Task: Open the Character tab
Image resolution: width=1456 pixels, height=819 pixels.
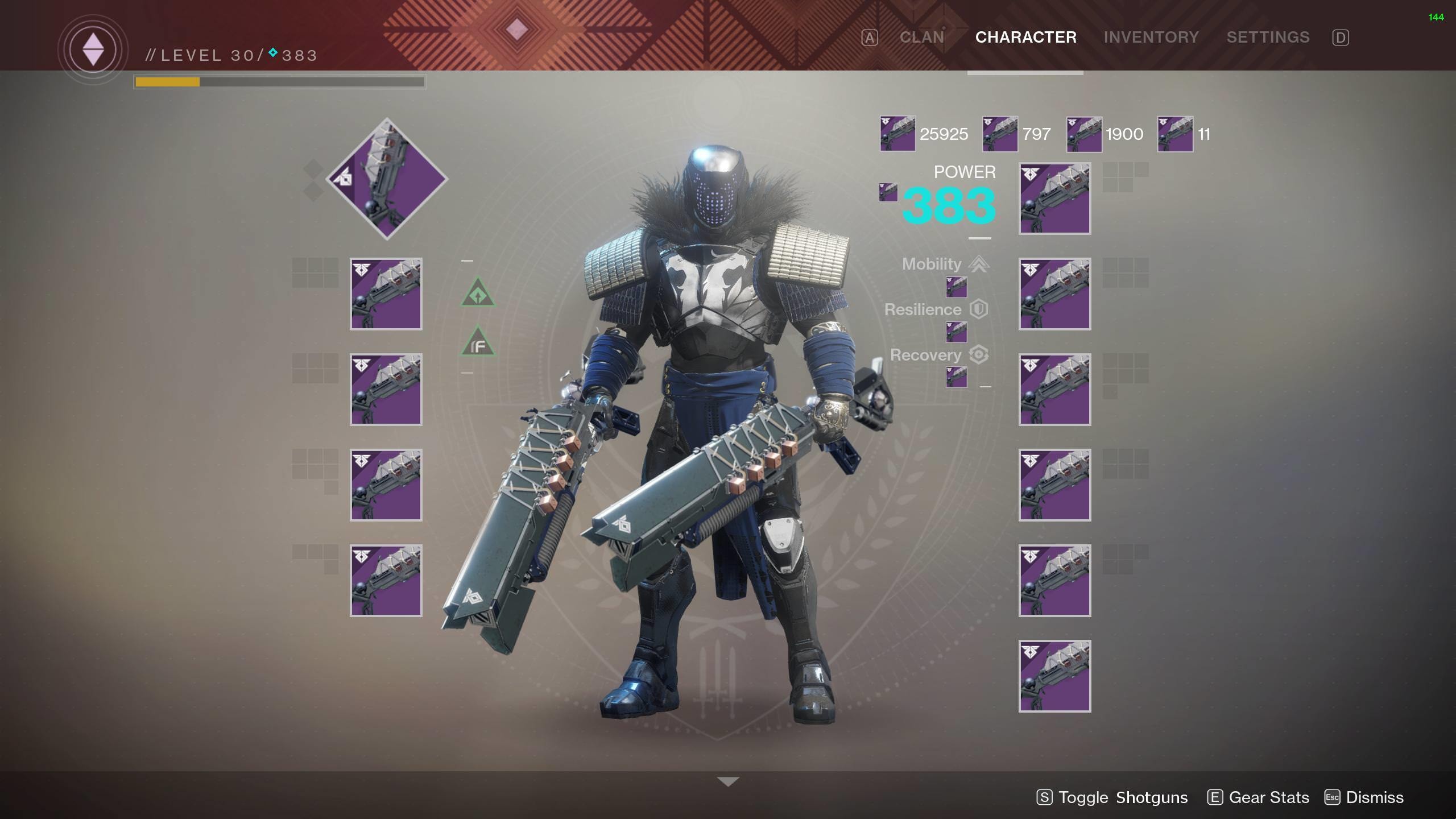Action: pyautogui.click(x=1025, y=38)
